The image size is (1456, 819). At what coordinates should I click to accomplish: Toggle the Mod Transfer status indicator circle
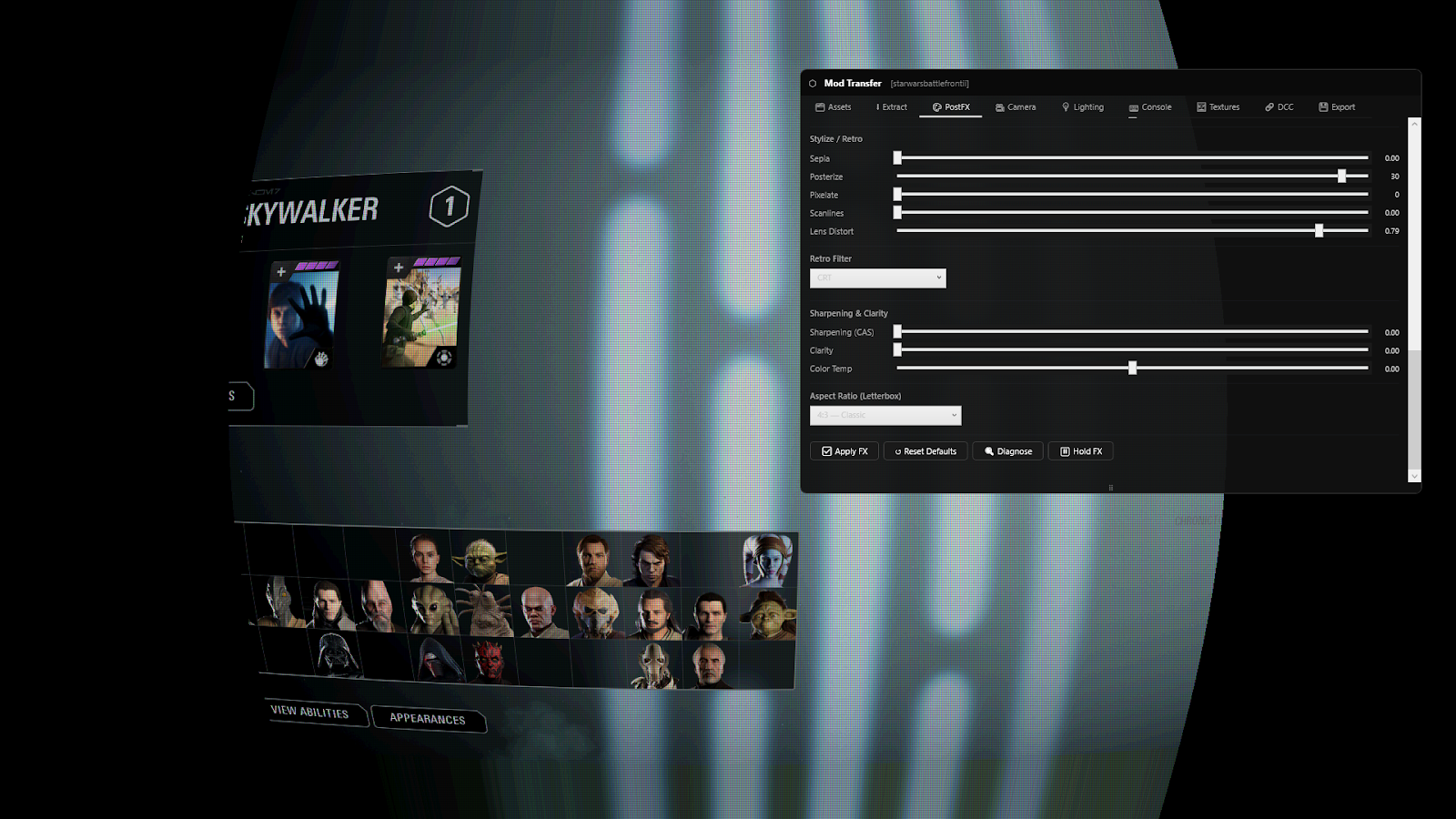(x=812, y=83)
